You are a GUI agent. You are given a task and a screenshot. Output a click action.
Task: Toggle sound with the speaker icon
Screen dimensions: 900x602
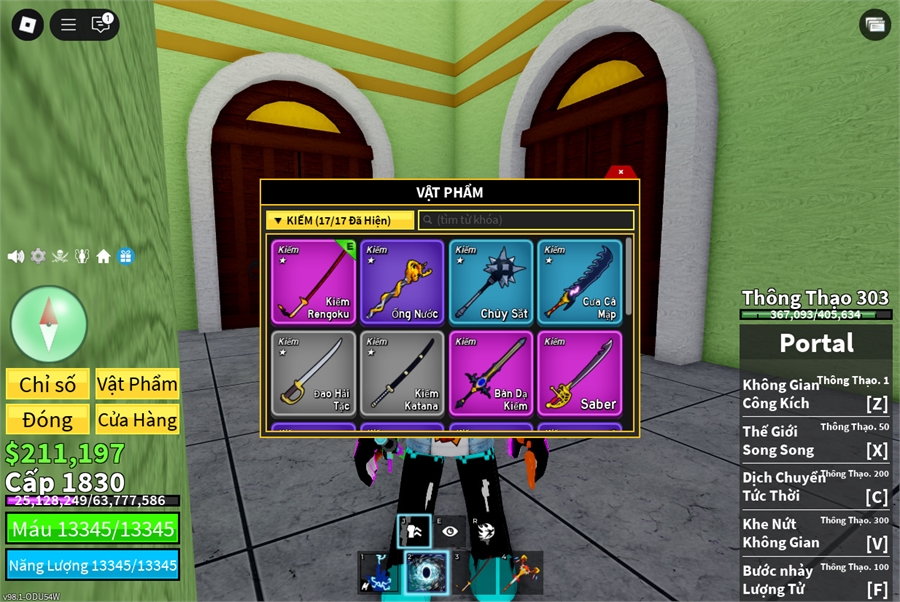coord(16,256)
